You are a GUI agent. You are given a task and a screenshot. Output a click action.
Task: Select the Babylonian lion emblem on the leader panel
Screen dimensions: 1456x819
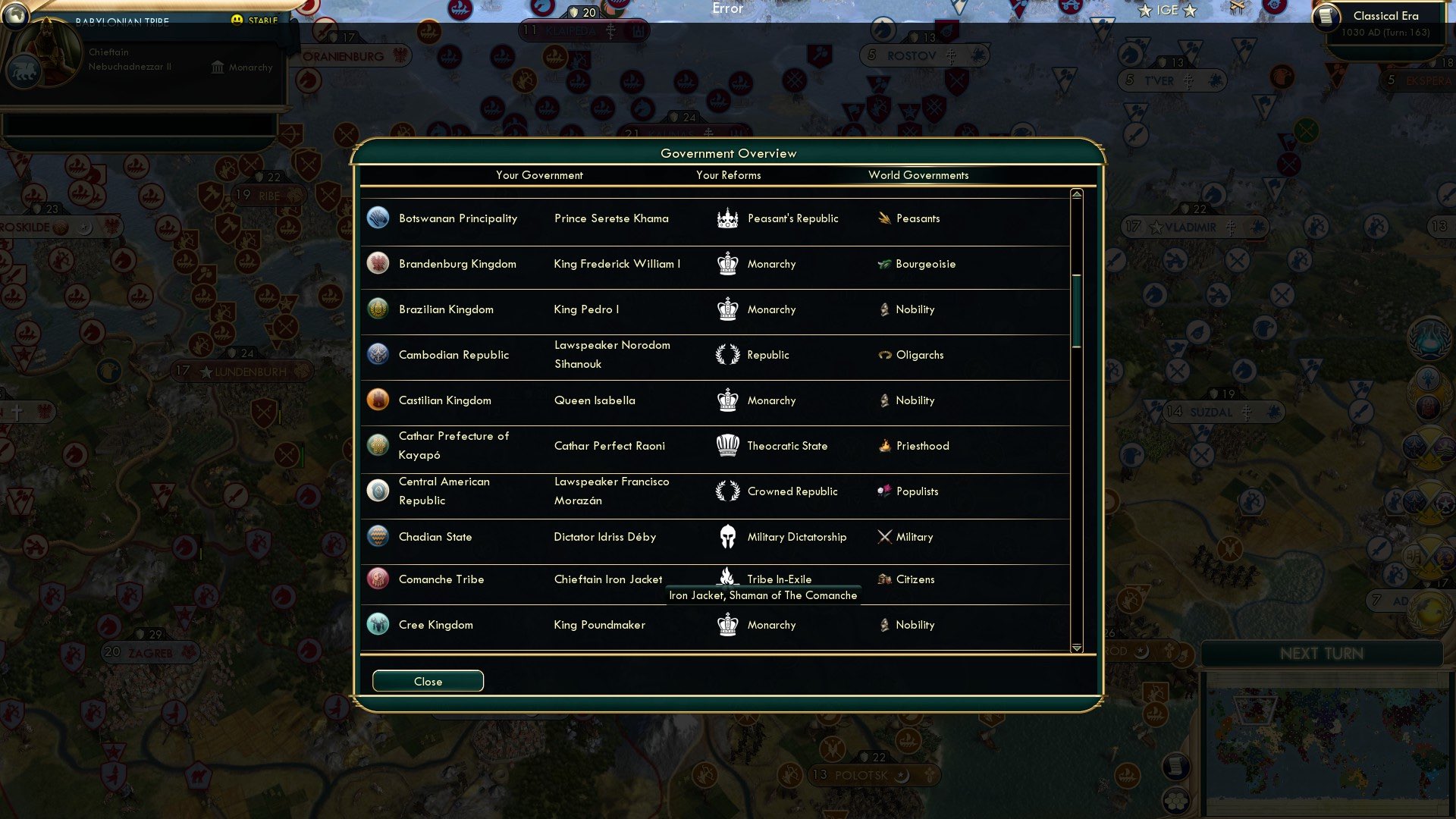click(25, 71)
